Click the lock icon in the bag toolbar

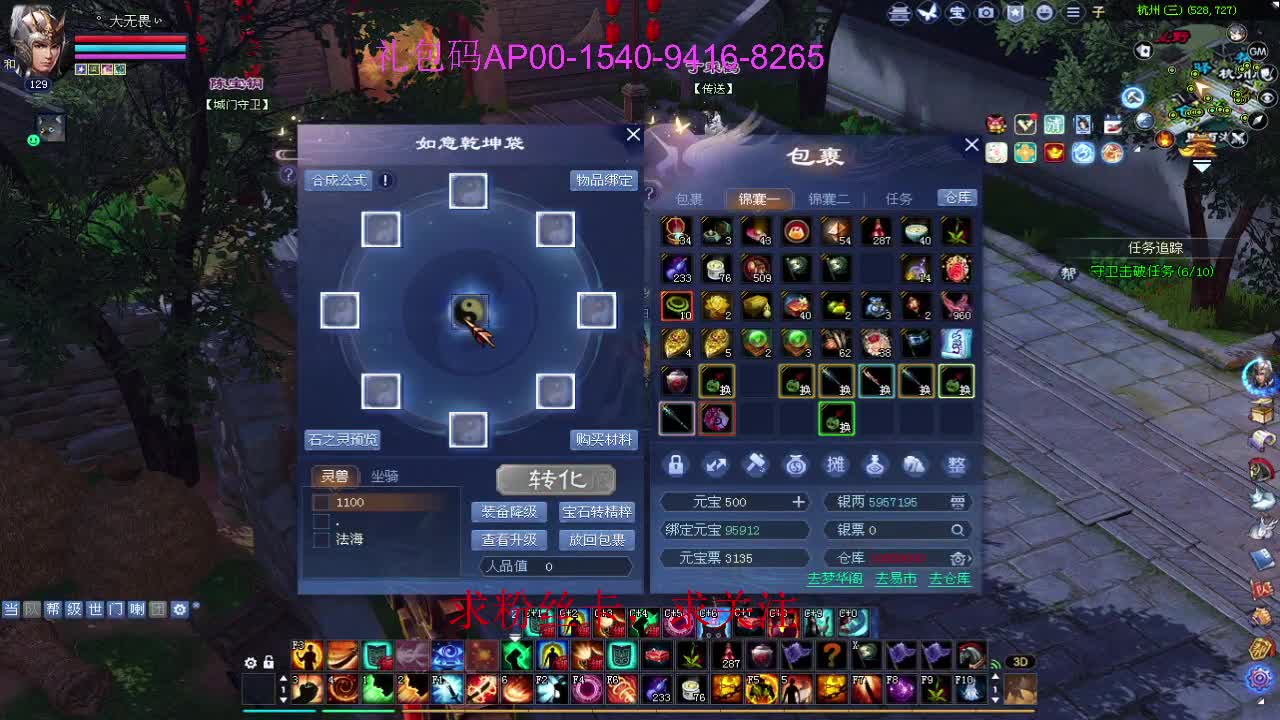pyautogui.click(x=677, y=465)
